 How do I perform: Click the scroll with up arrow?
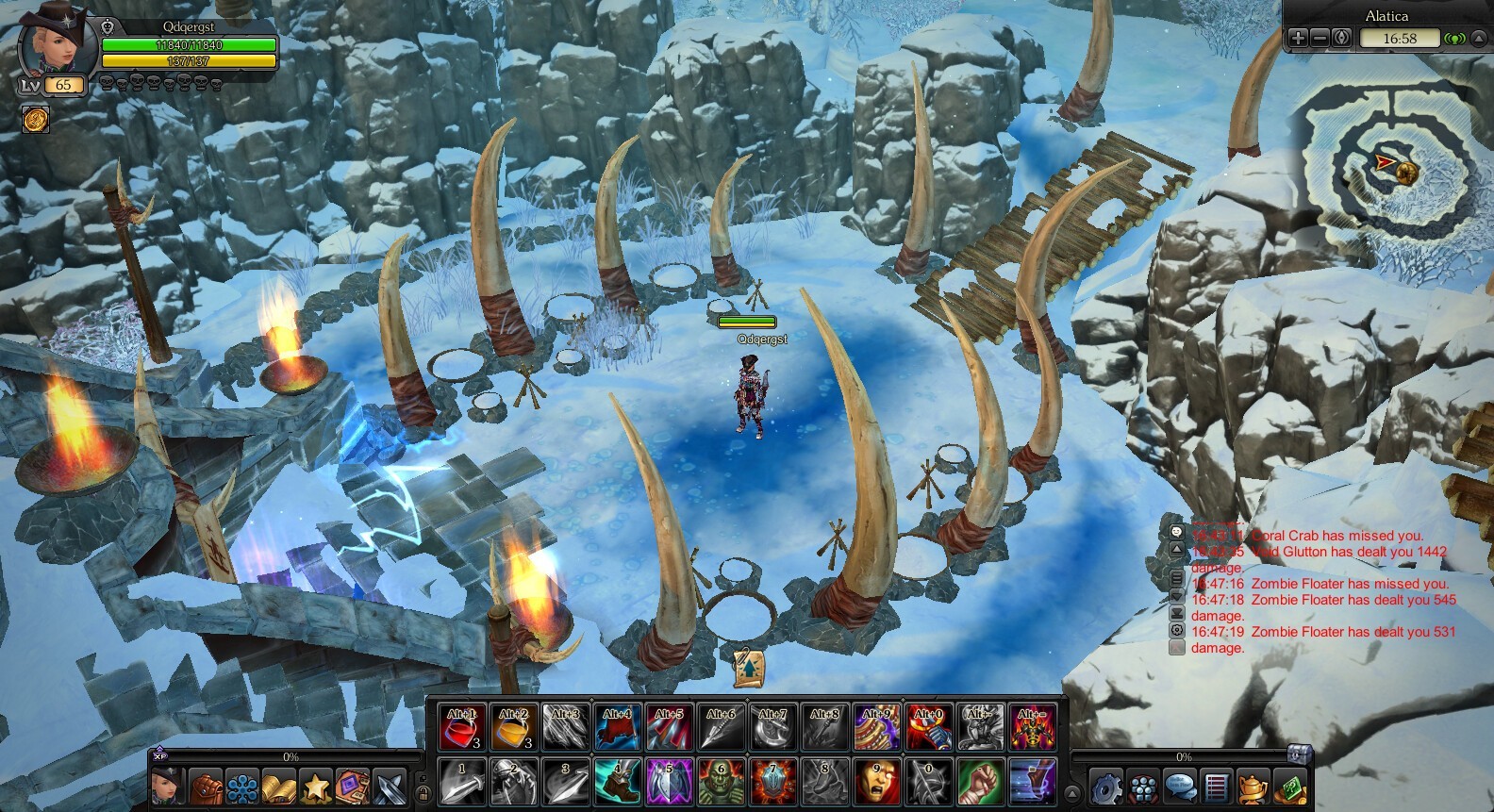749,668
